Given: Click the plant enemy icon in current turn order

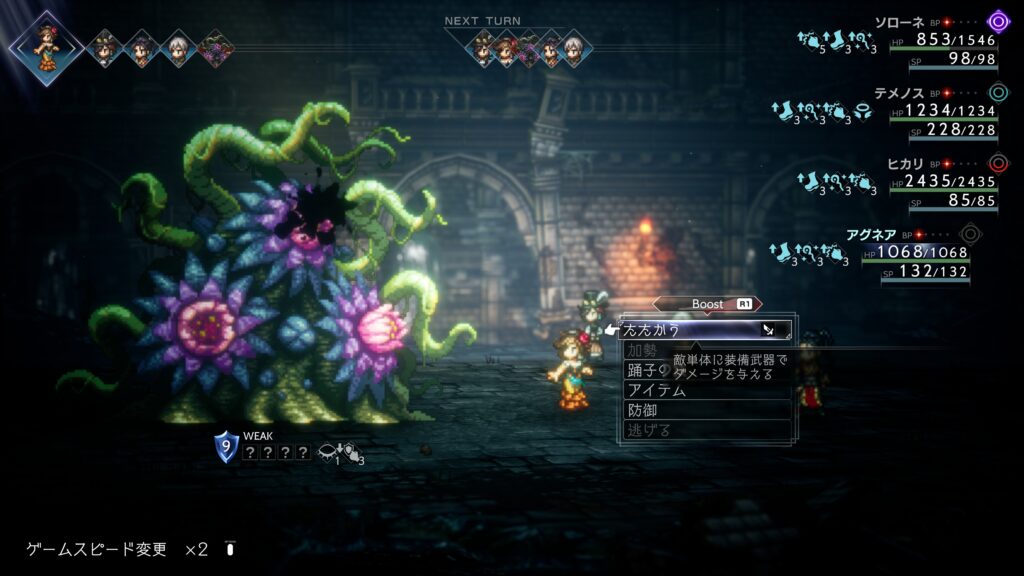Looking at the screenshot, I should (x=212, y=48).
